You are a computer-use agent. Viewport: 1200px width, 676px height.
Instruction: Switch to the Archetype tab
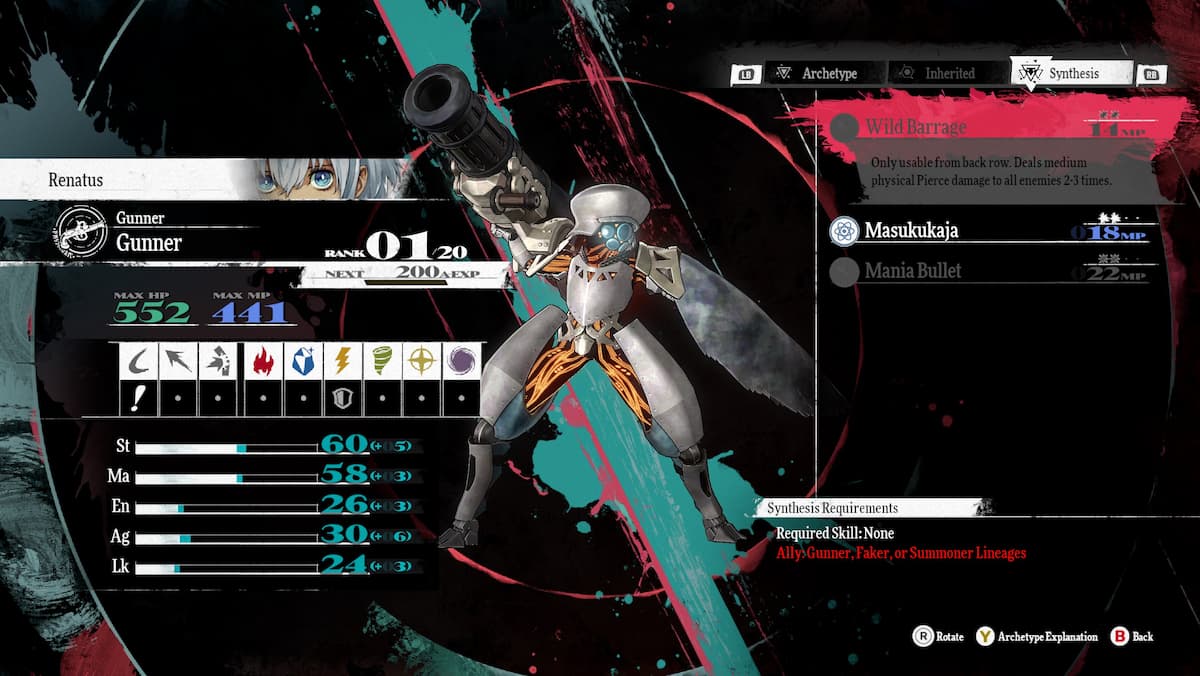[x=815, y=73]
